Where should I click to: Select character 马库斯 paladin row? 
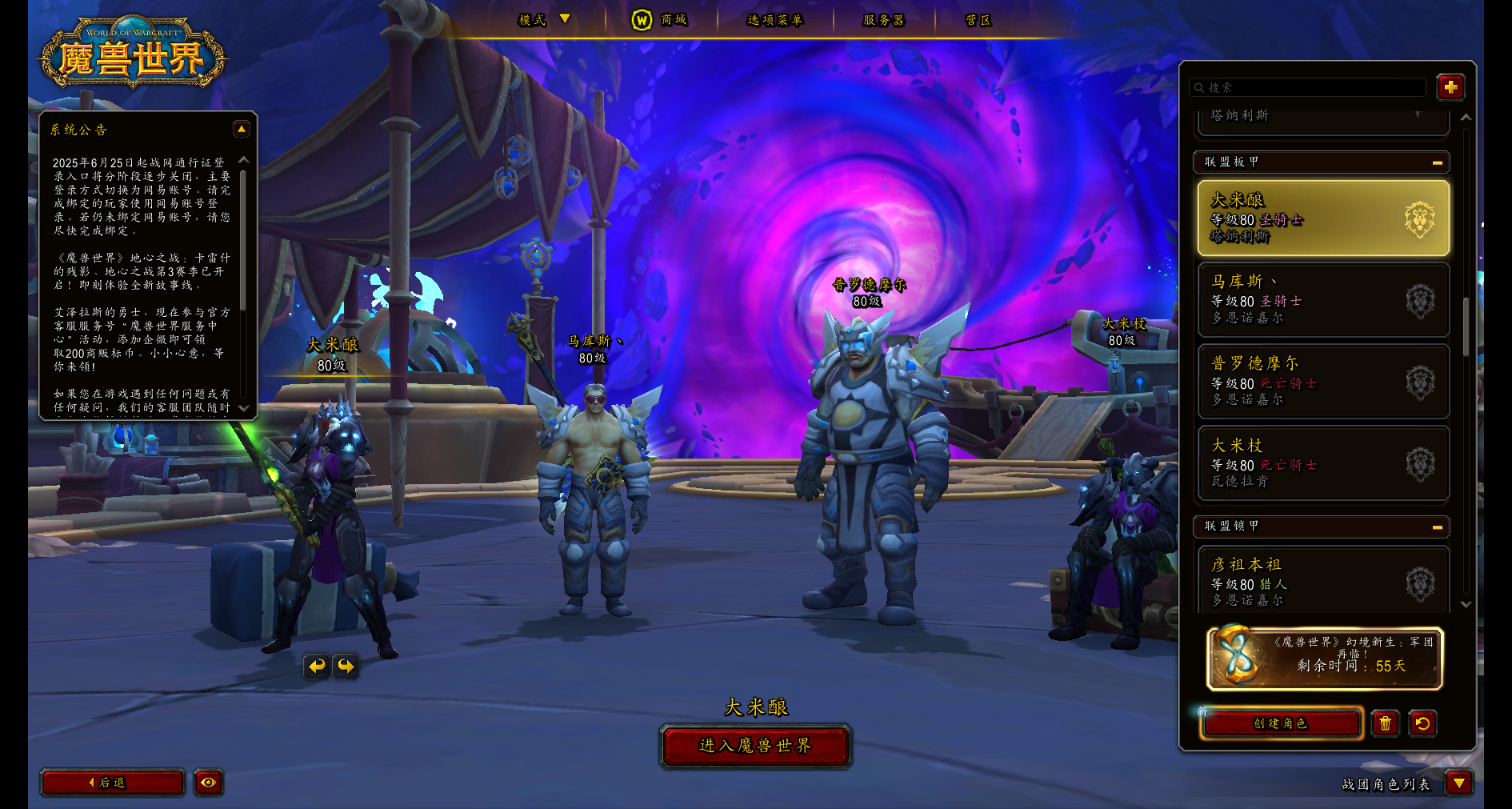[x=1323, y=300]
